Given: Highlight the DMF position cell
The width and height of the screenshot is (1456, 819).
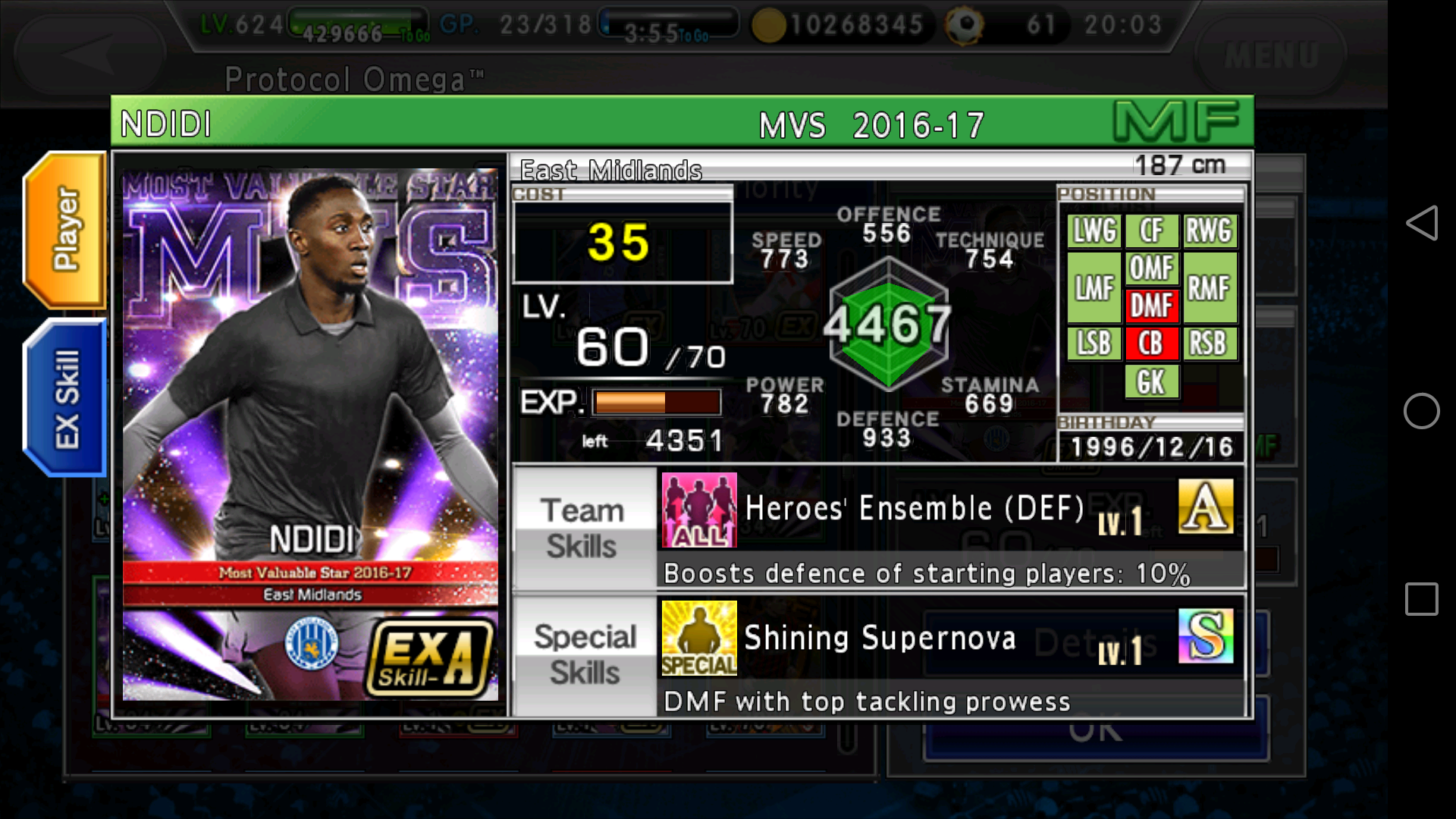Looking at the screenshot, I should tap(1152, 306).
